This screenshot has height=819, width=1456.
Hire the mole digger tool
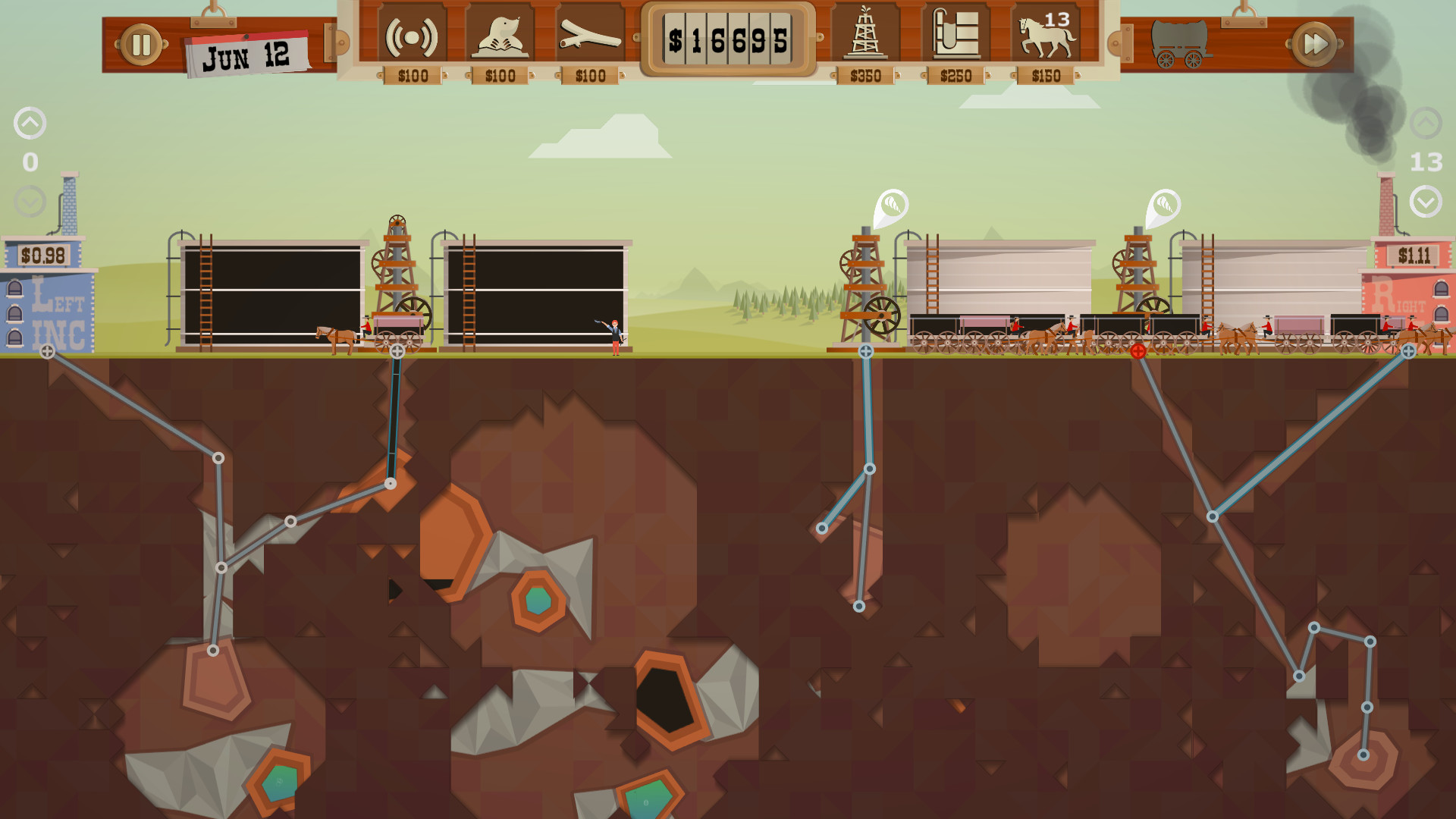500,35
